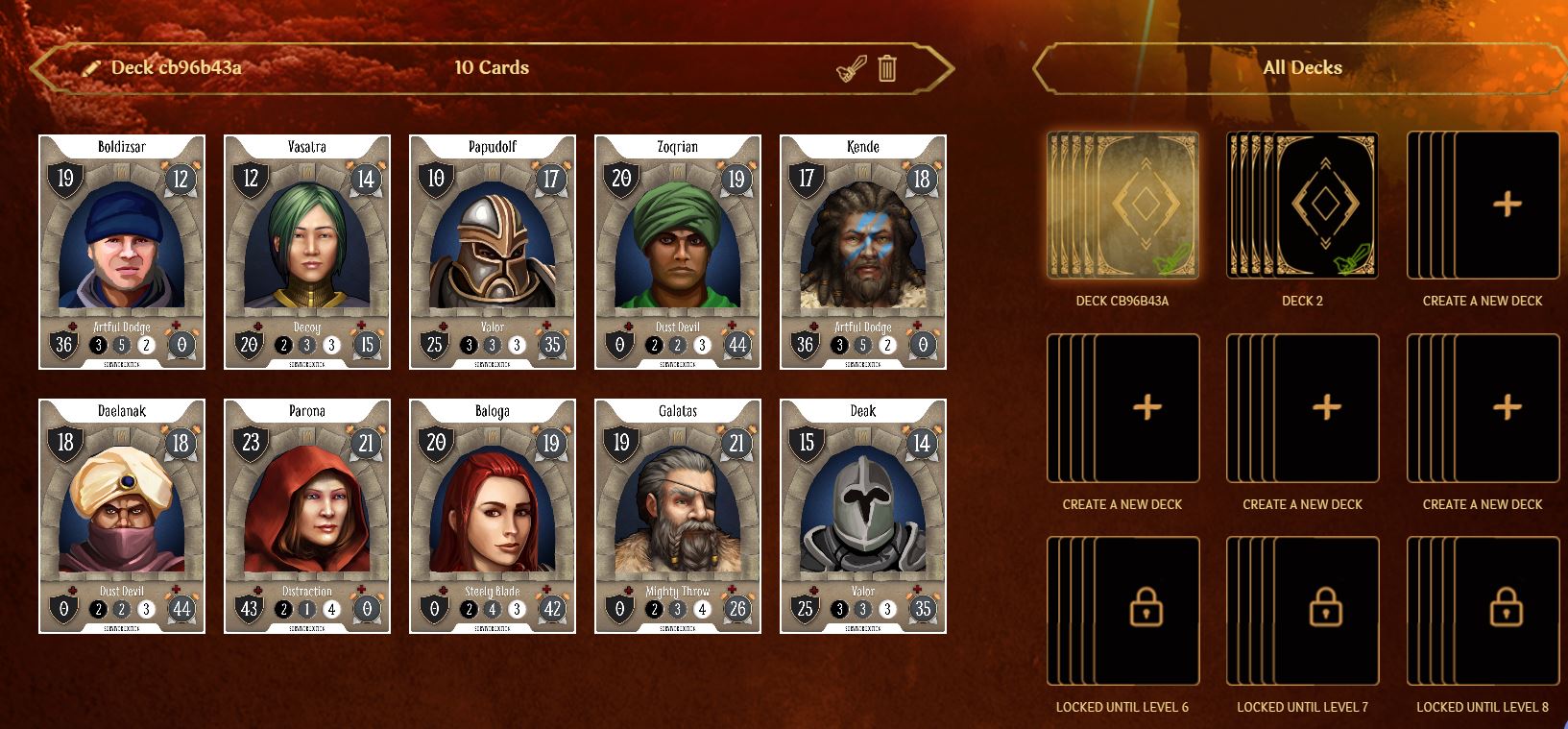
Task: Switch to Deck 2
Action: pos(1303,206)
